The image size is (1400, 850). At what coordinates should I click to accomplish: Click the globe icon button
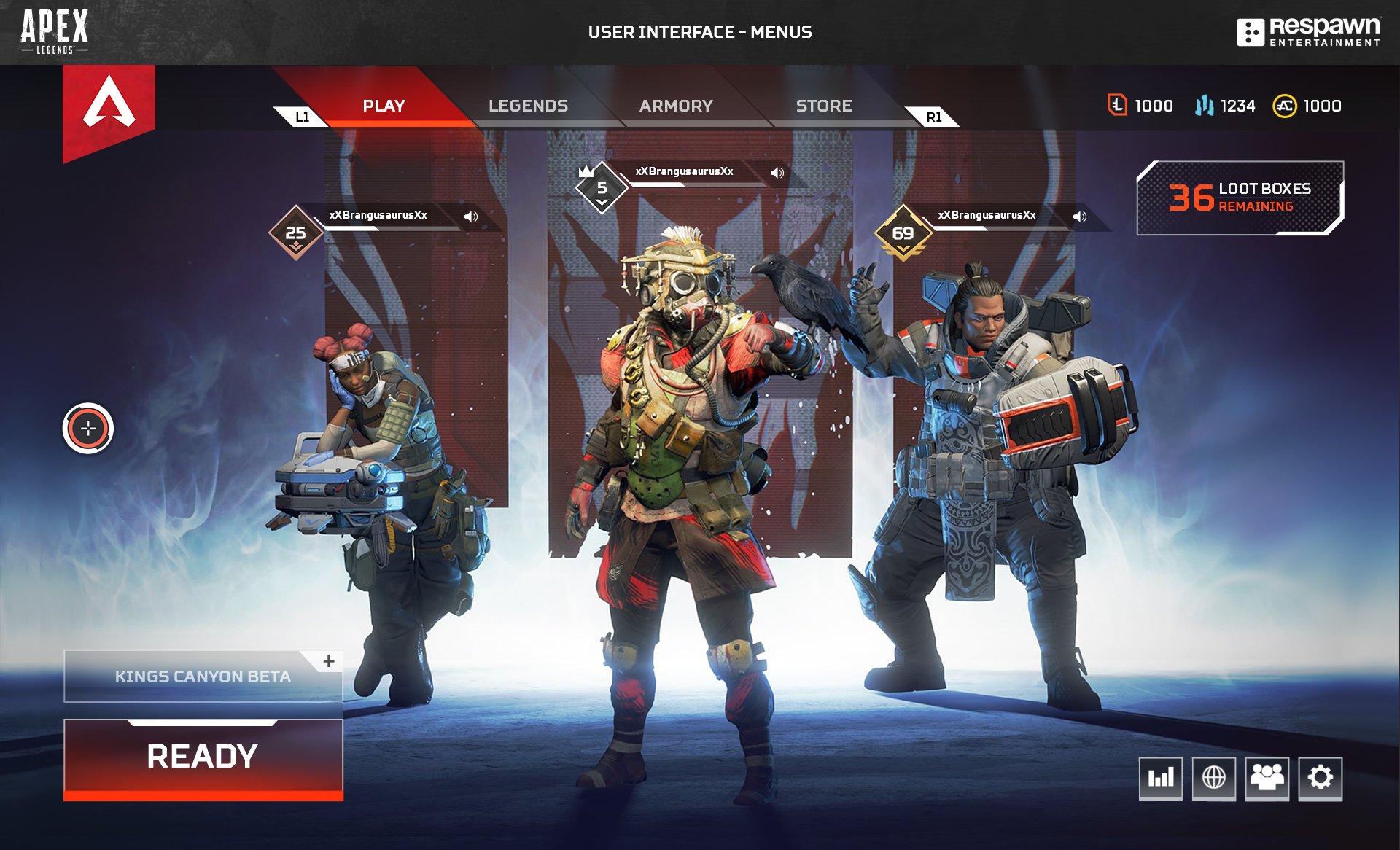pyautogui.click(x=1214, y=778)
